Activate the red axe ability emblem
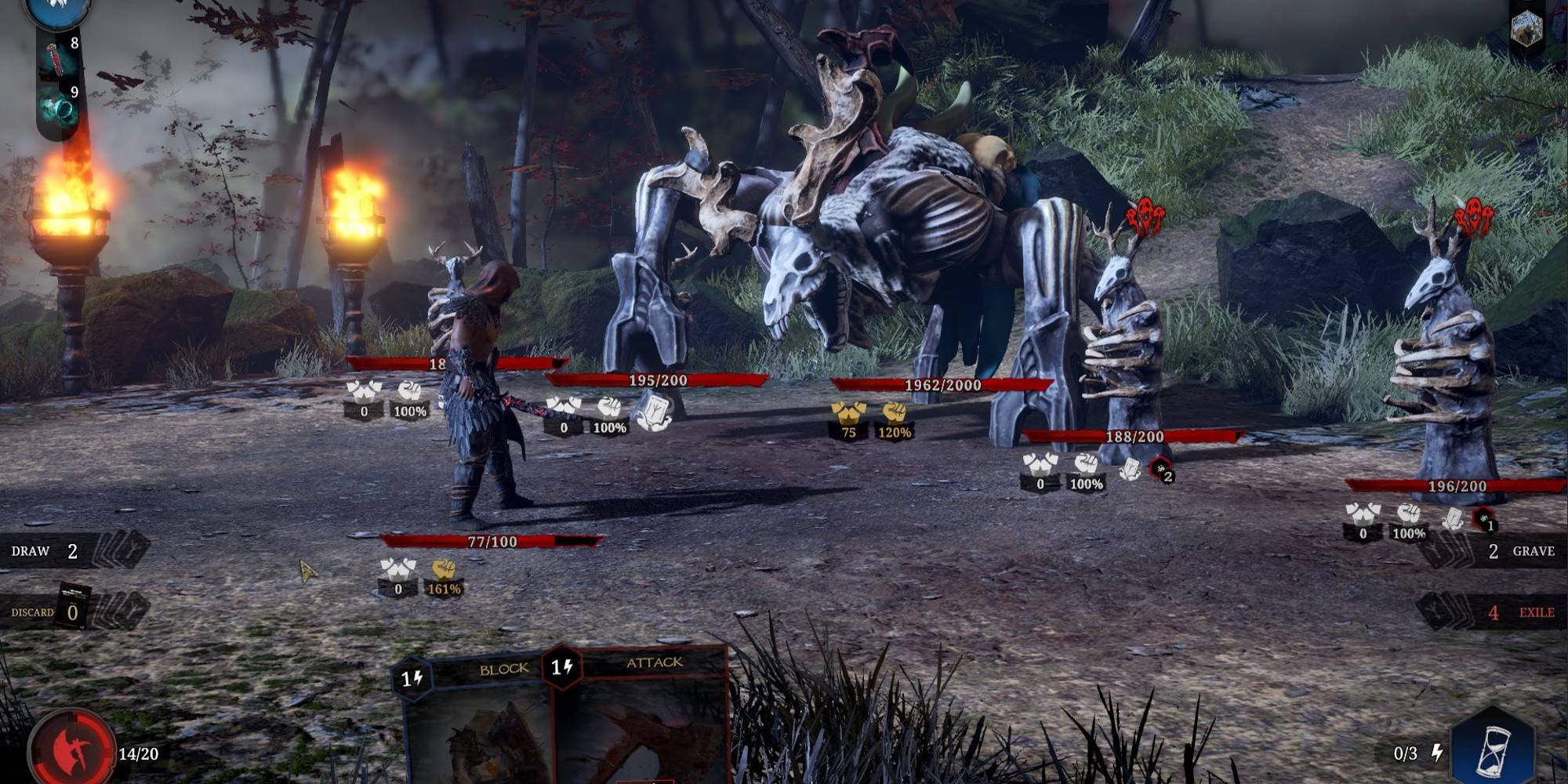Screen dimensions: 1568x784 tap(72, 749)
